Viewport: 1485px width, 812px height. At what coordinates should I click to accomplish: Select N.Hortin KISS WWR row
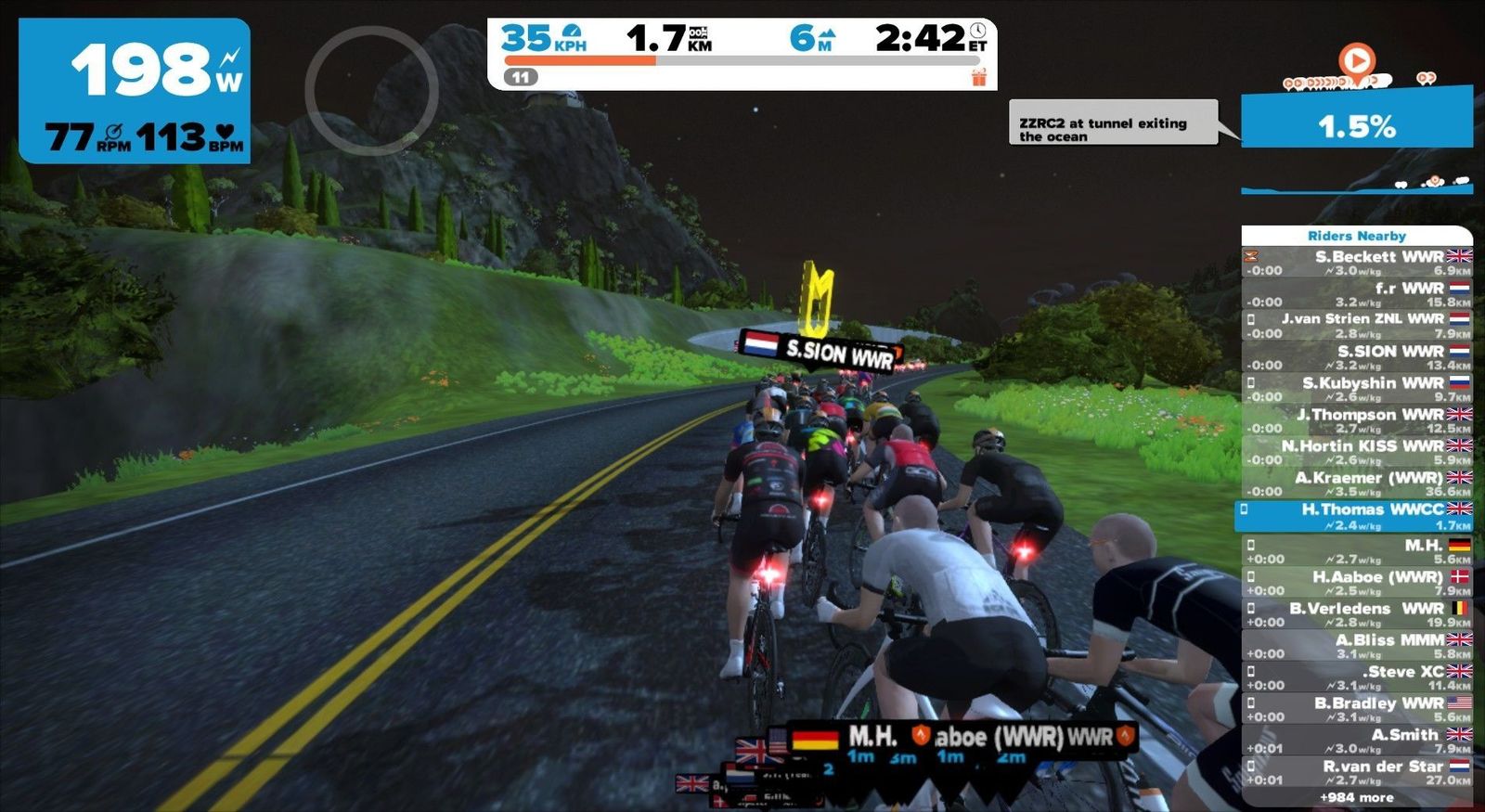[1357, 452]
